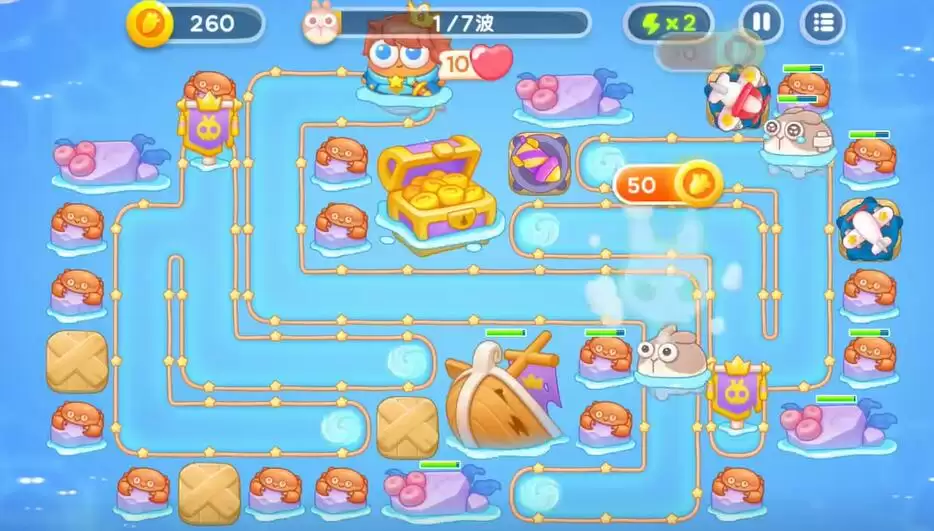Open the list menu button
The width and height of the screenshot is (934, 531).
pyautogui.click(x=823, y=22)
